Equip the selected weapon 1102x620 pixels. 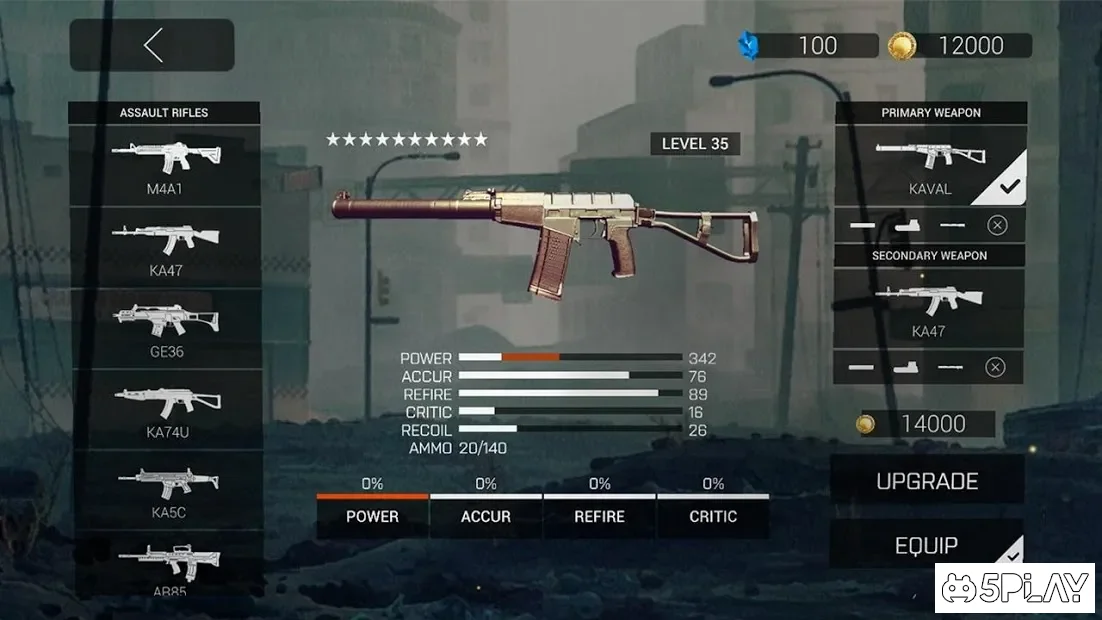coord(927,545)
